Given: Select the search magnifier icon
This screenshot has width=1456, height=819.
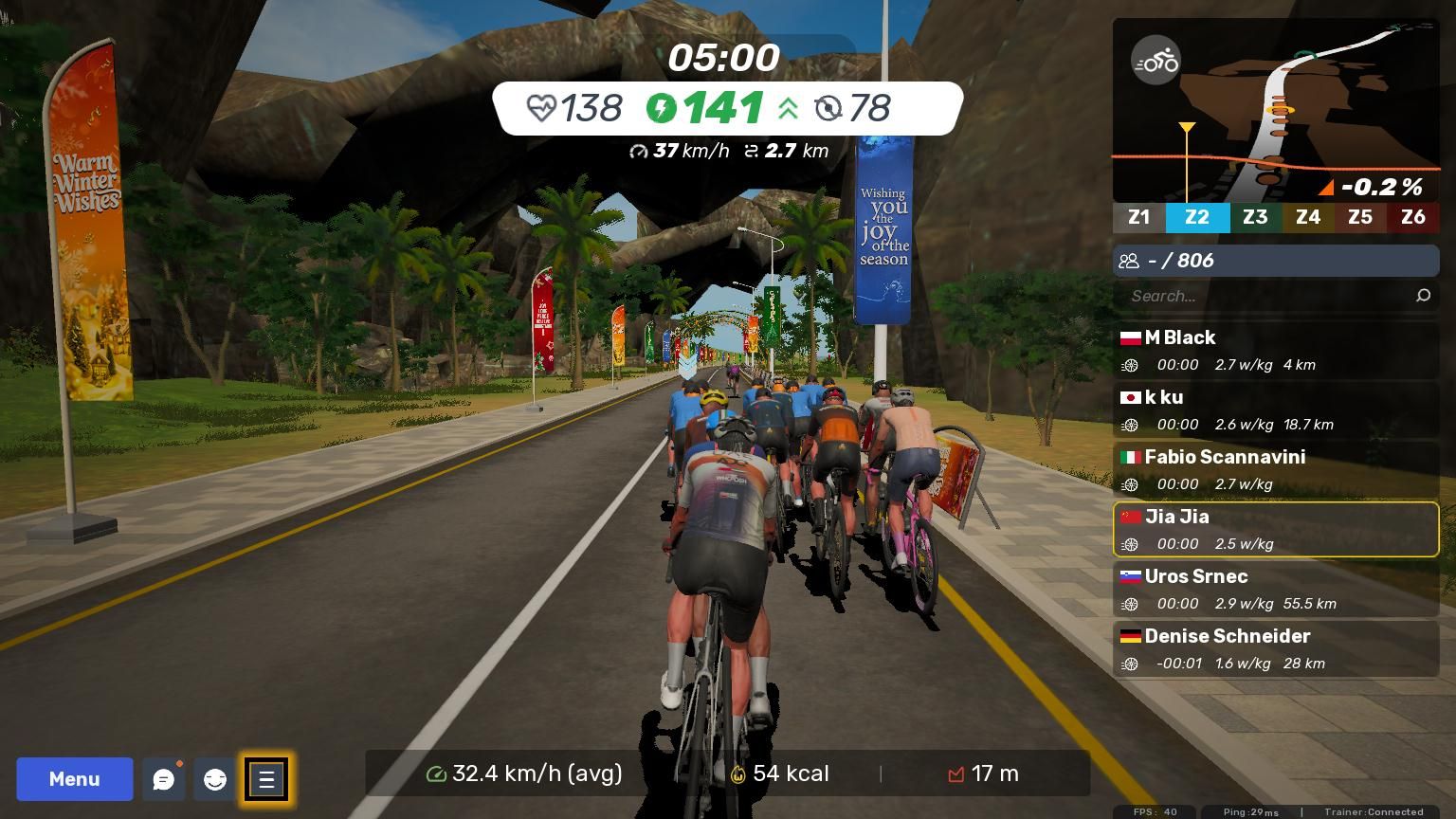Looking at the screenshot, I should (x=1423, y=296).
